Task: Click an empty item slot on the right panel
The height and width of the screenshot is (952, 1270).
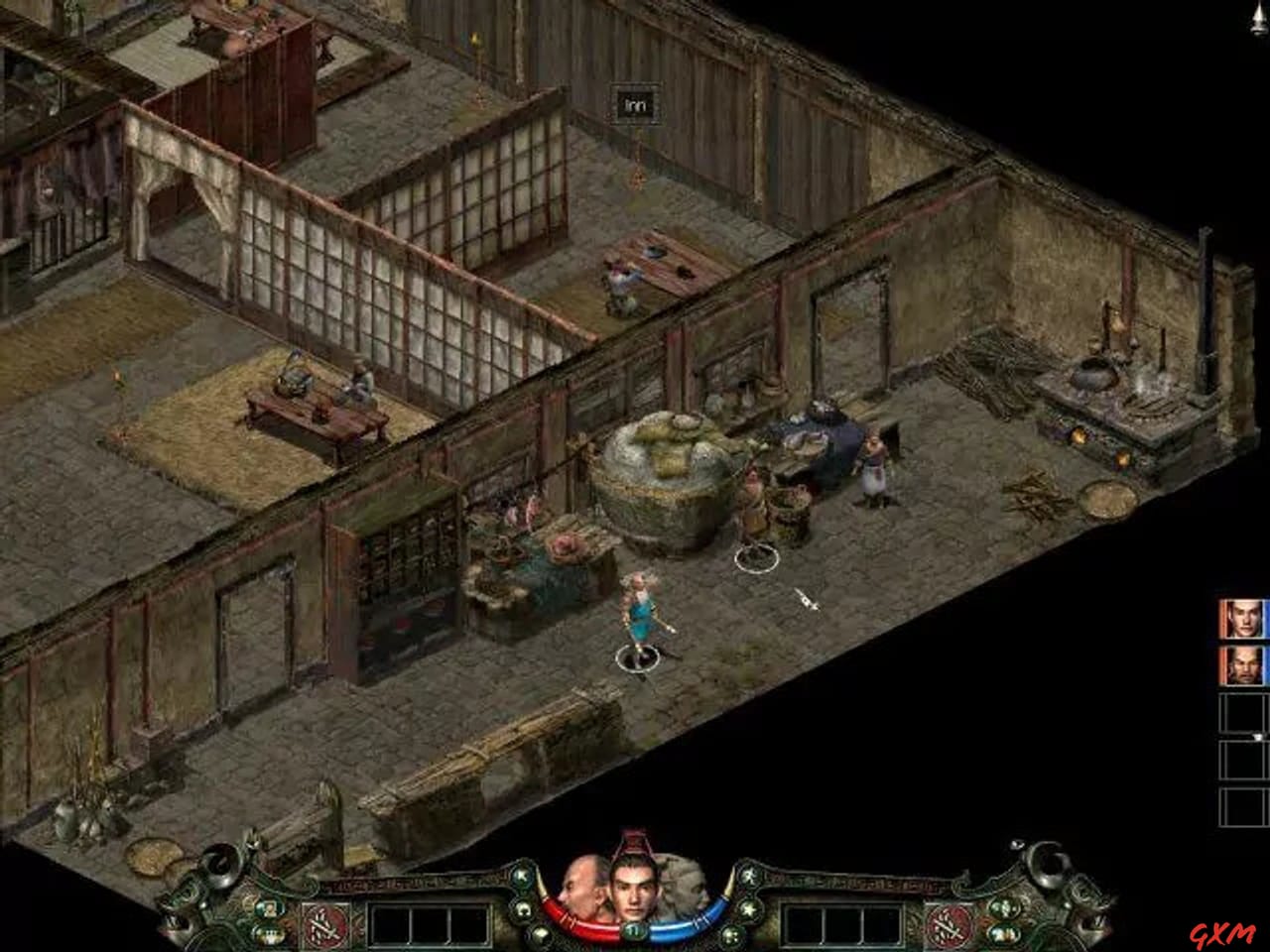Action: coord(1243,711)
